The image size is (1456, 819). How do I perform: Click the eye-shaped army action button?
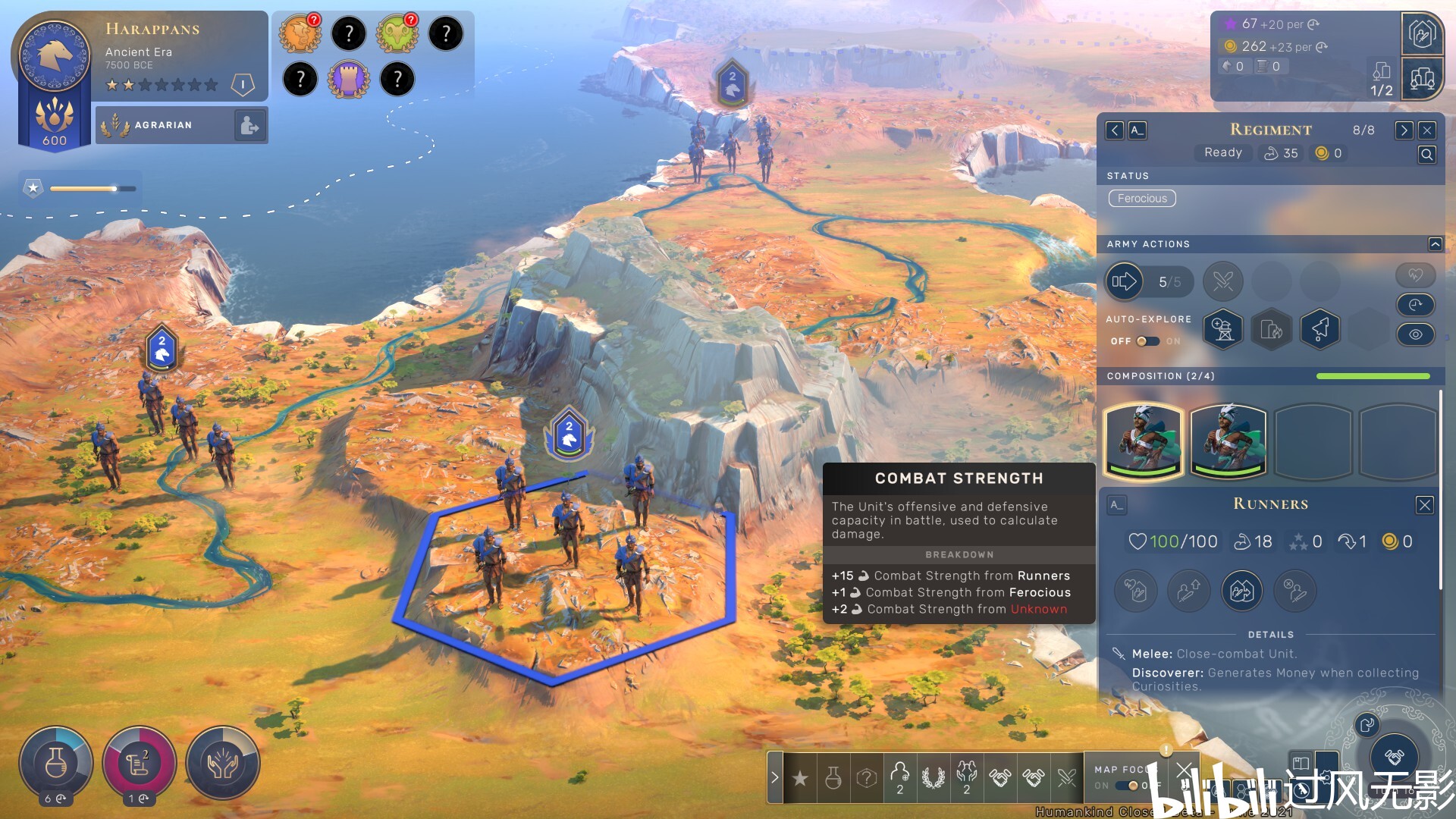(x=1415, y=334)
